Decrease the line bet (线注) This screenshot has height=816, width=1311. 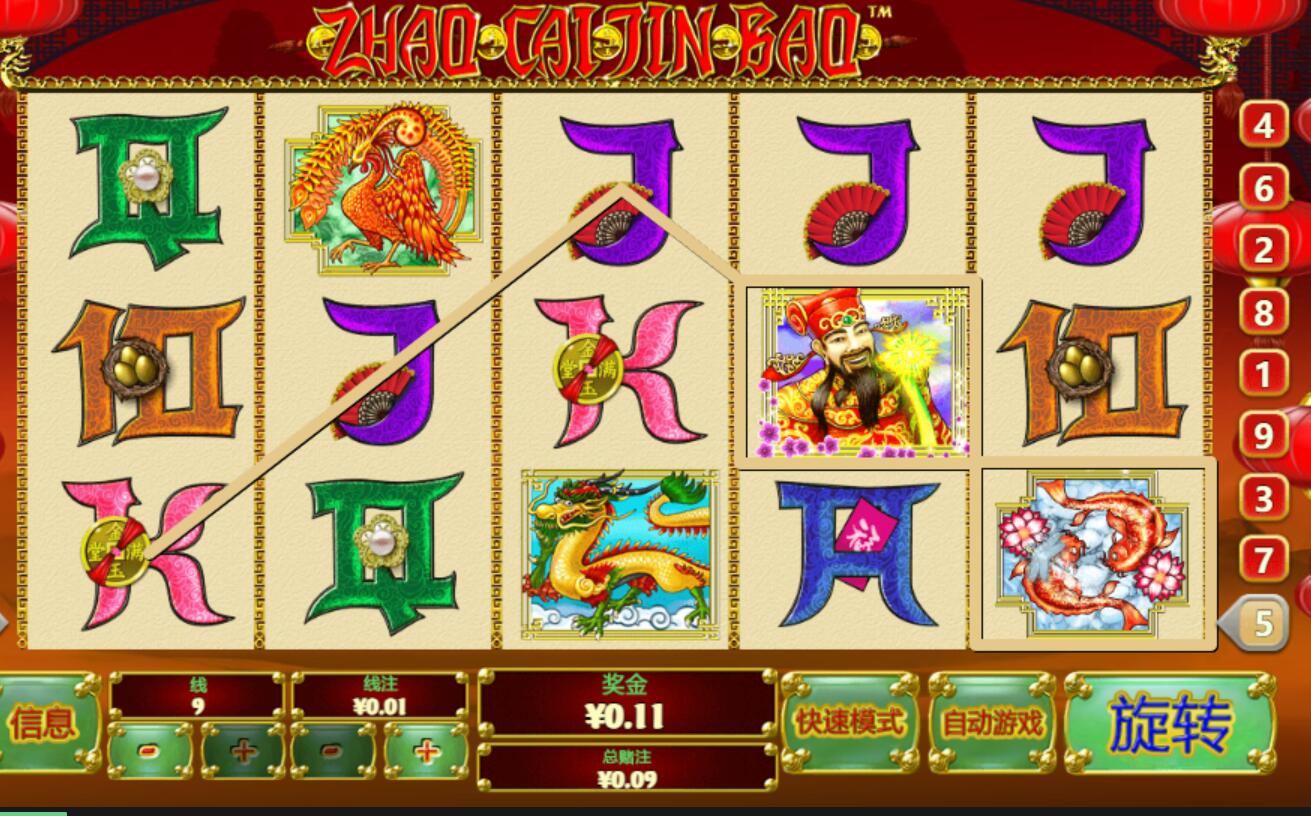click(x=333, y=750)
